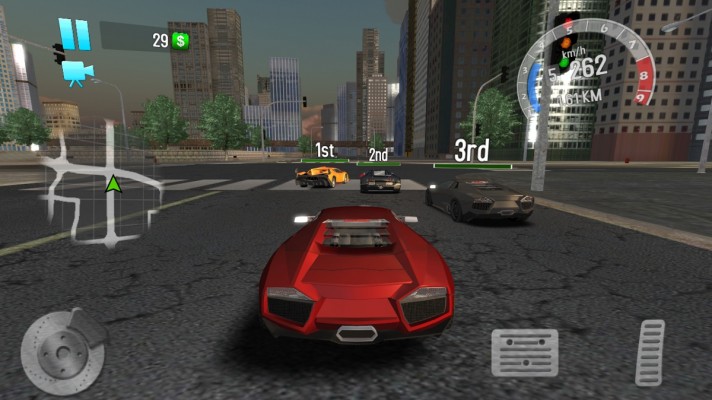Screen dimensions: 712x400
Task: Pause the race with the pause button
Action: tap(74, 33)
